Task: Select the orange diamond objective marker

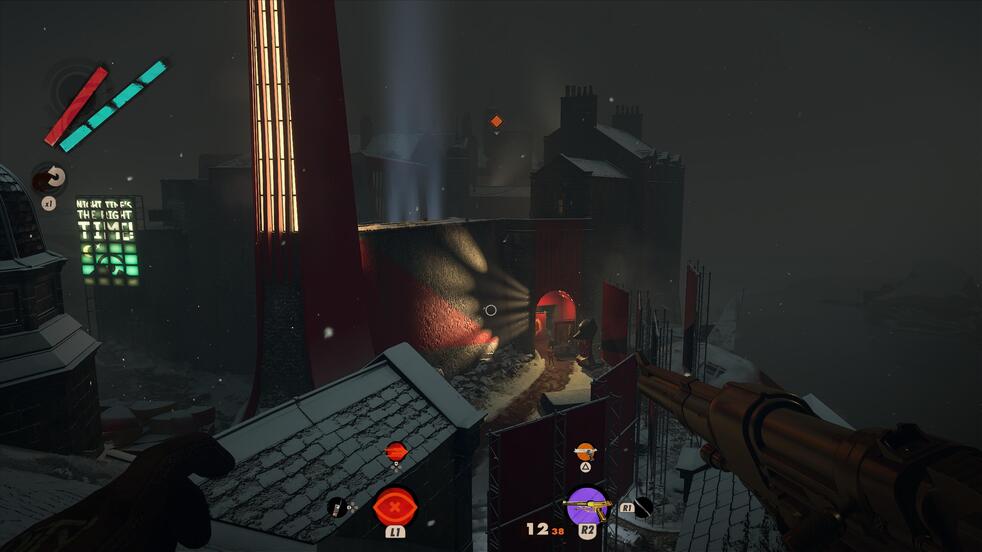Action: pos(495,121)
